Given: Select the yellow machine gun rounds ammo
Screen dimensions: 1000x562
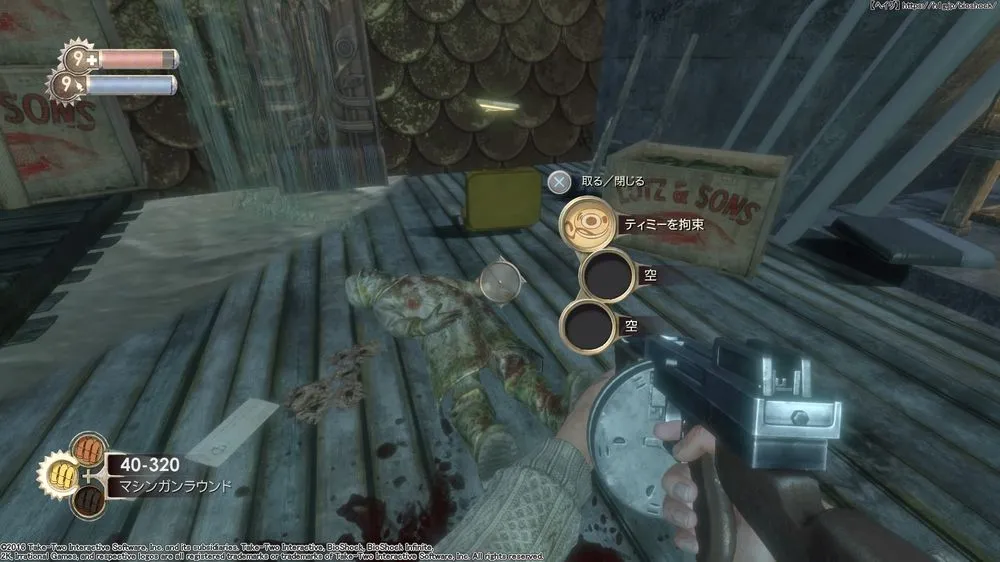Looking at the screenshot, I should click(x=60, y=475).
